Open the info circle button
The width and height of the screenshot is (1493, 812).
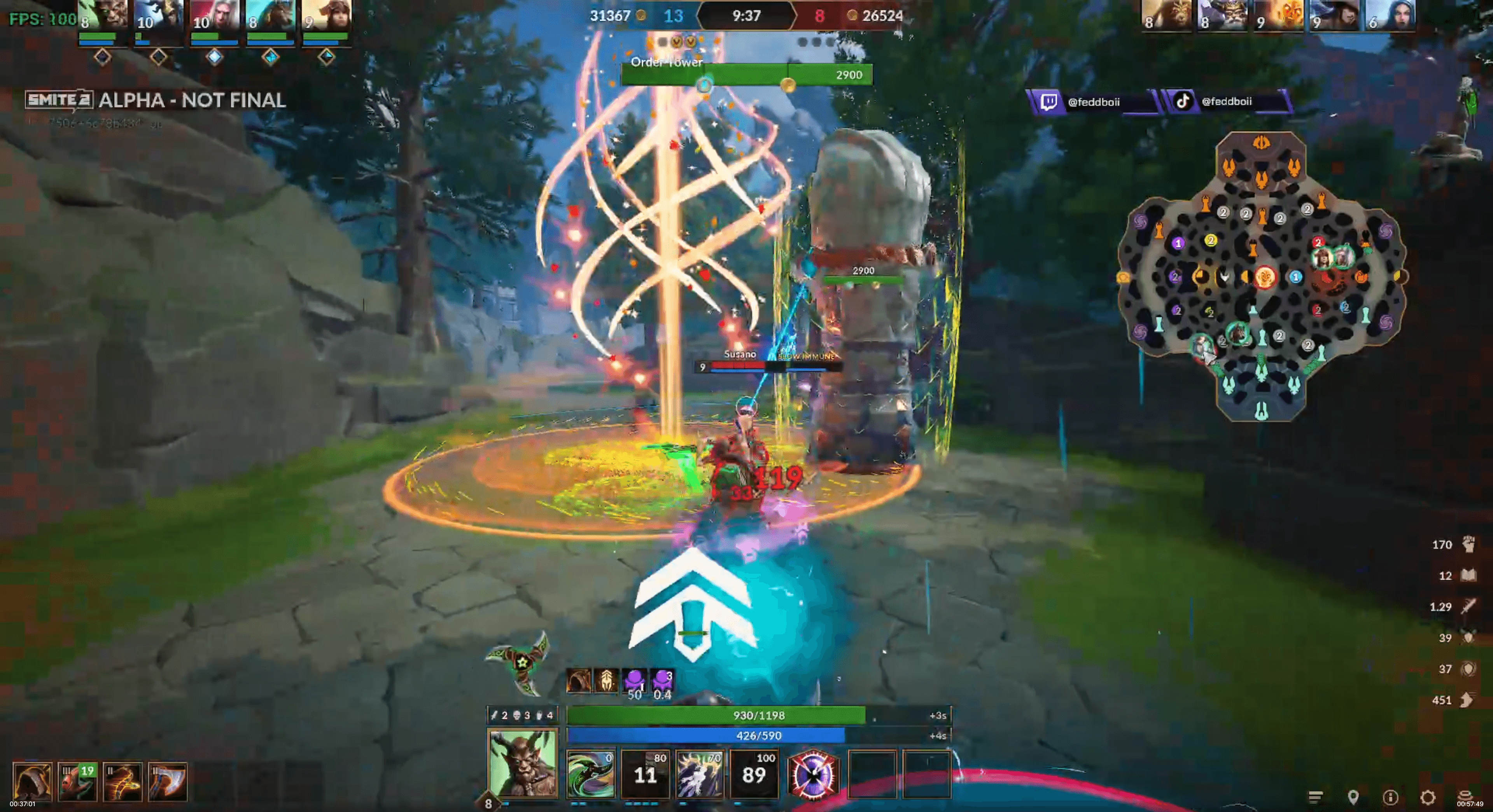click(1390, 798)
